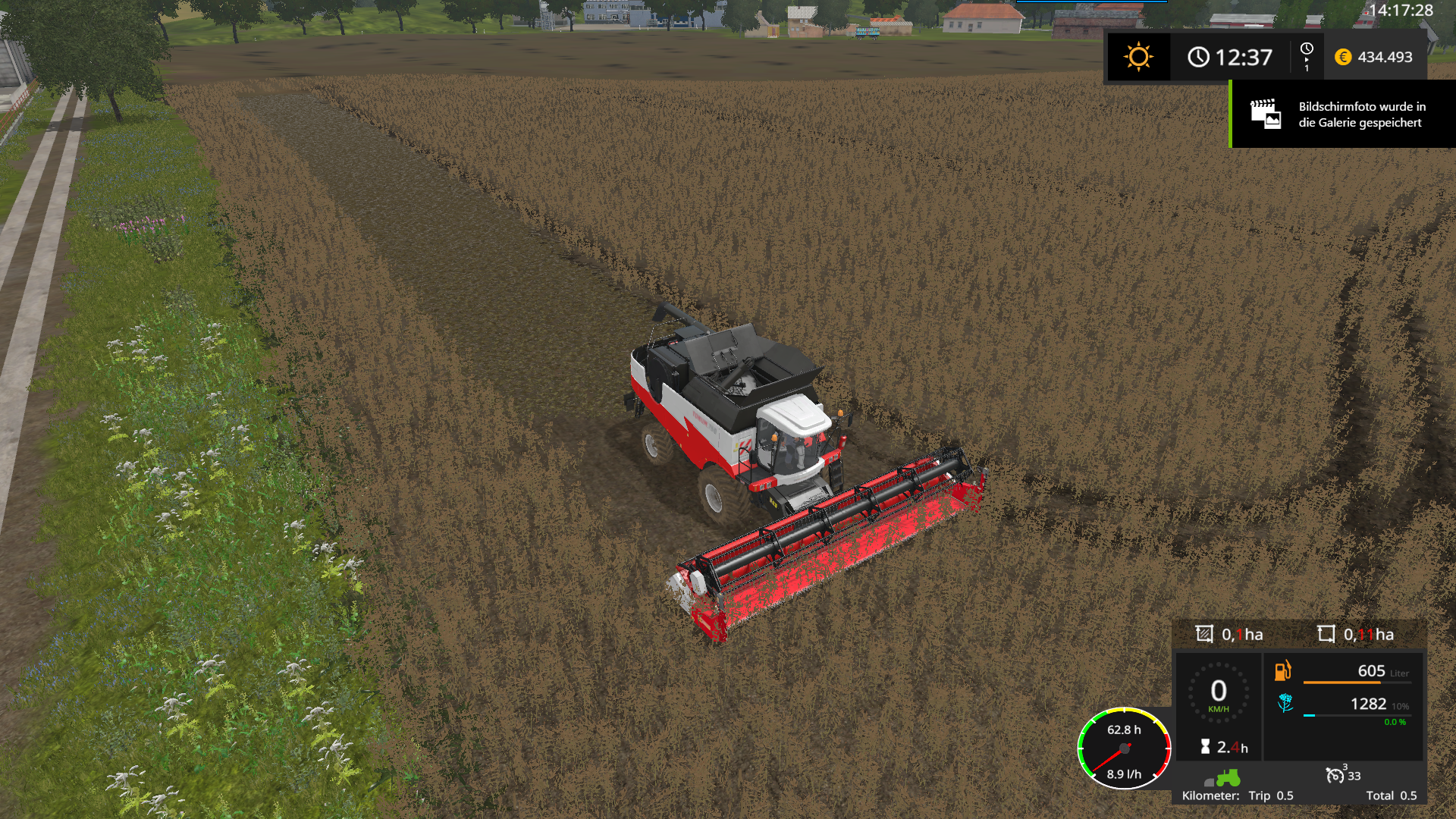Select the crop fill level icon
The height and width of the screenshot is (819, 1456).
tap(1285, 704)
